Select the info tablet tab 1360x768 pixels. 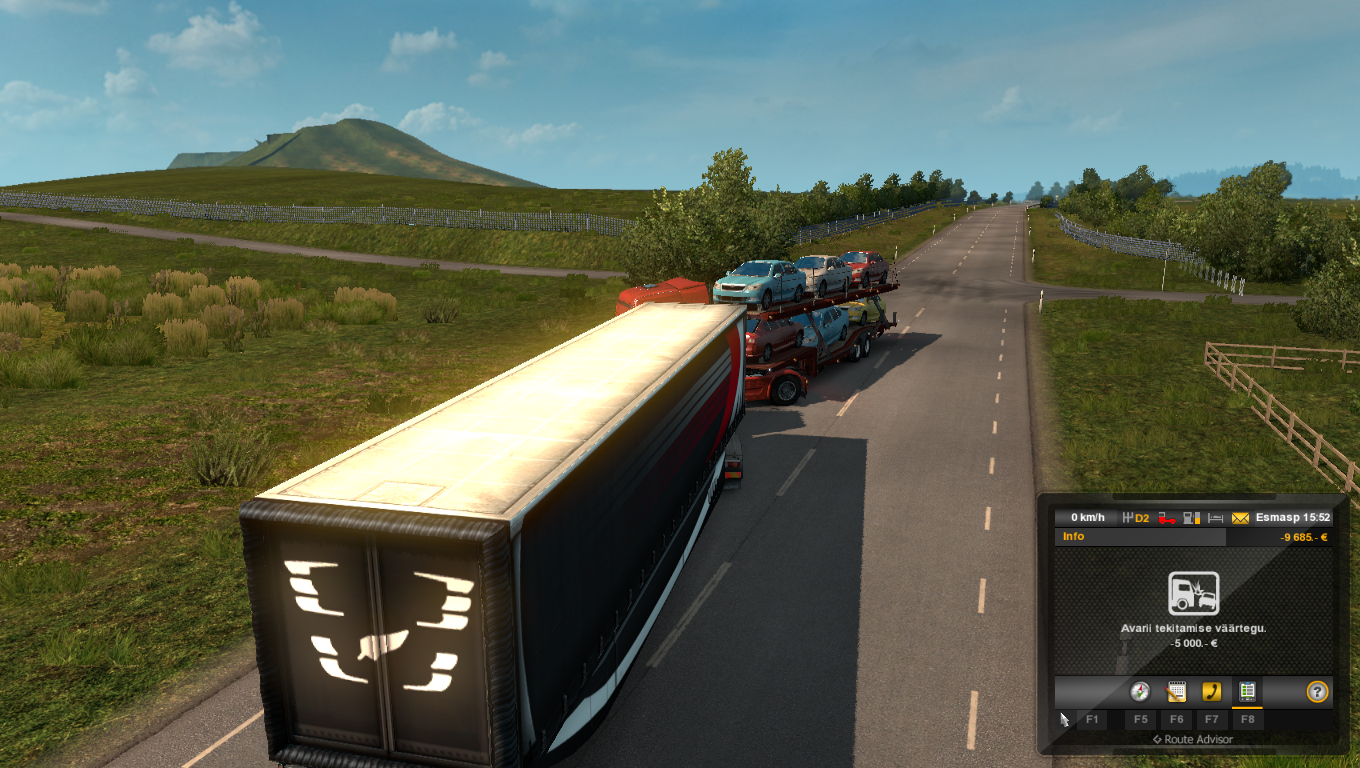coord(1247,691)
